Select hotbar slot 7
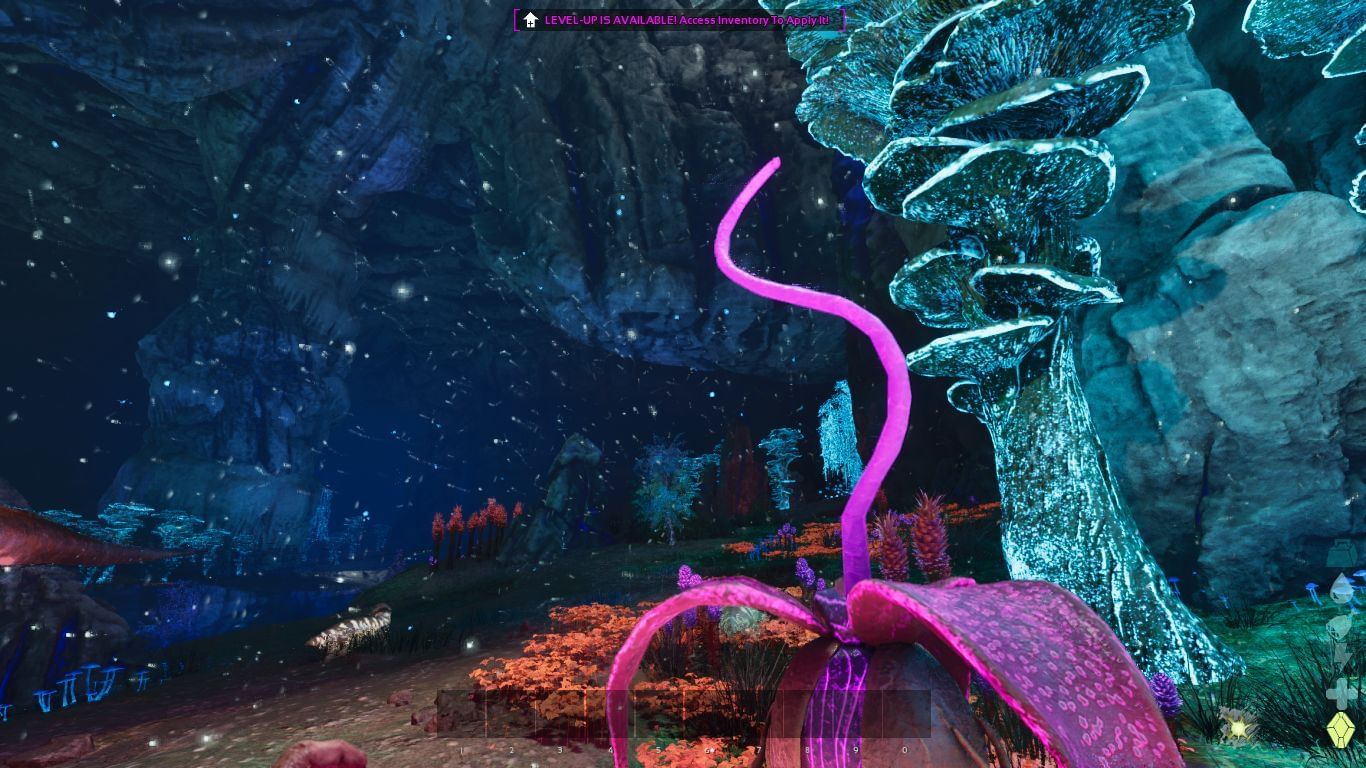Viewport: 1366px width, 768px height. (758, 713)
